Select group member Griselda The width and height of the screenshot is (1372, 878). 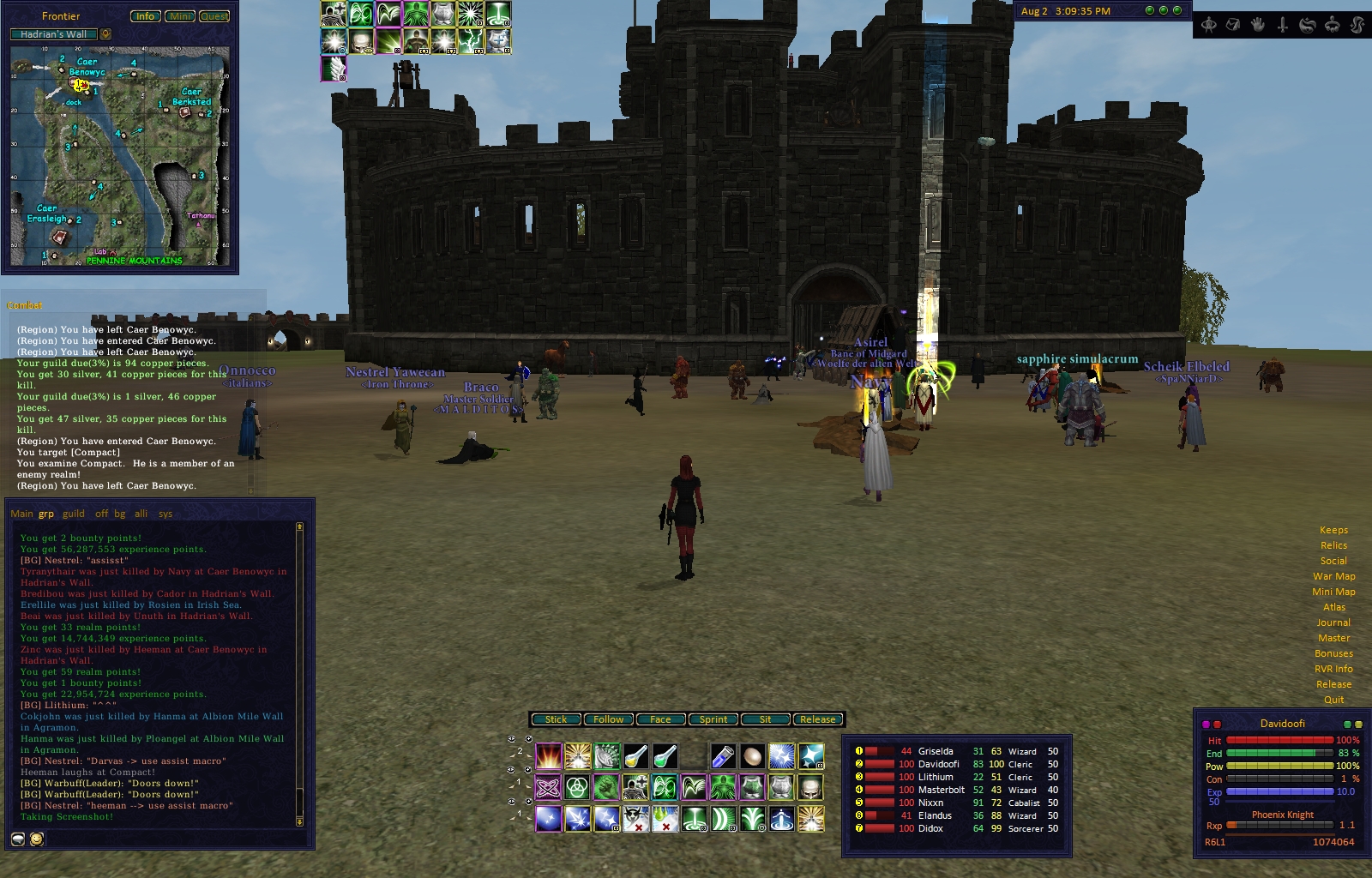(x=936, y=751)
